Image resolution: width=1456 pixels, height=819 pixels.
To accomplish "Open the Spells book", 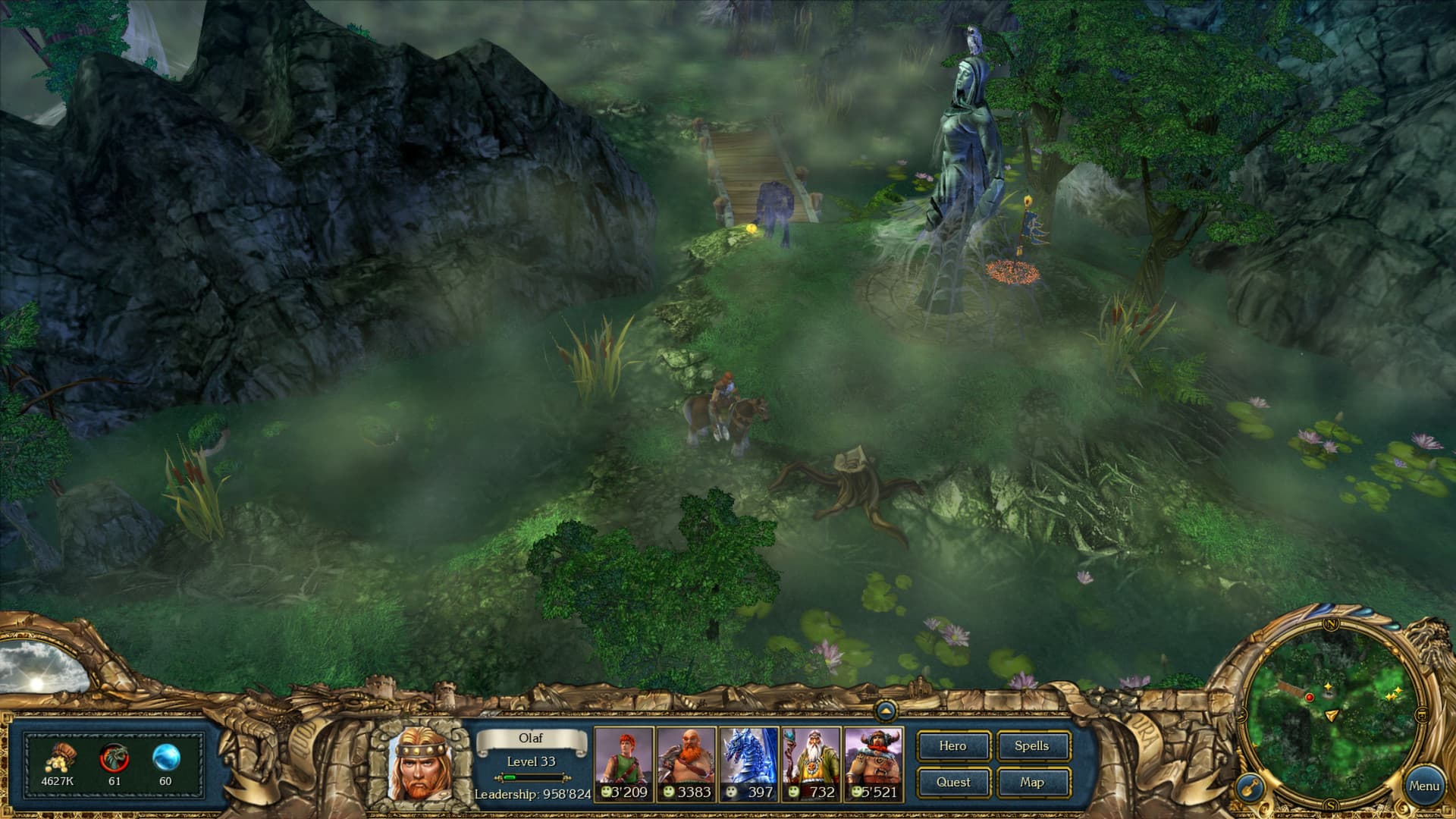I will 1034,746.
